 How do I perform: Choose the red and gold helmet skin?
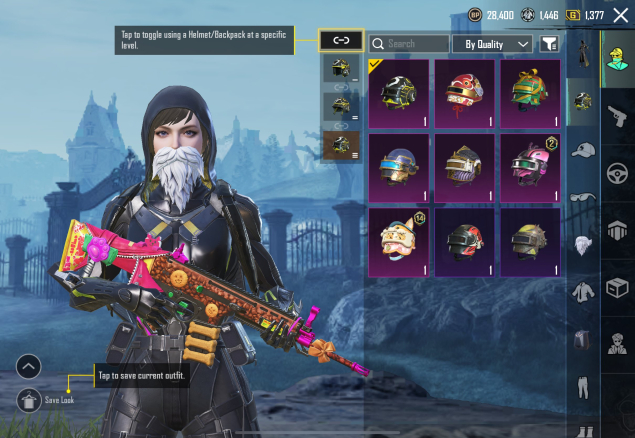[x=464, y=94]
